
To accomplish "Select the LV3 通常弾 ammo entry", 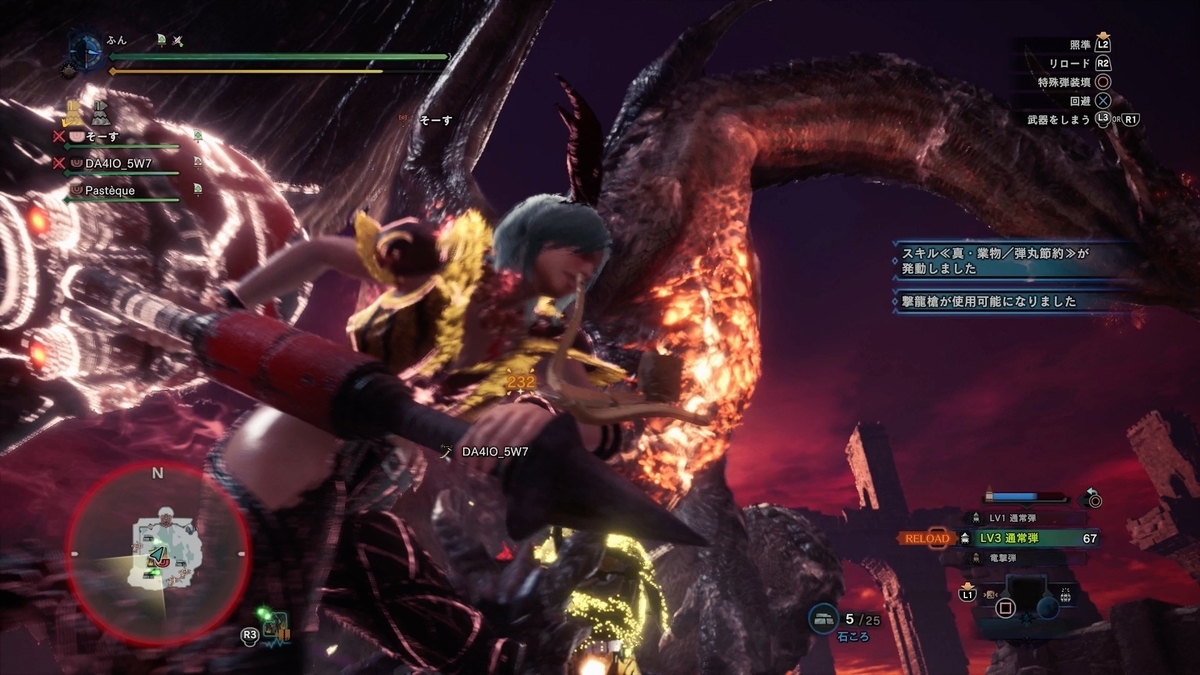I will click(x=1025, y=538).
